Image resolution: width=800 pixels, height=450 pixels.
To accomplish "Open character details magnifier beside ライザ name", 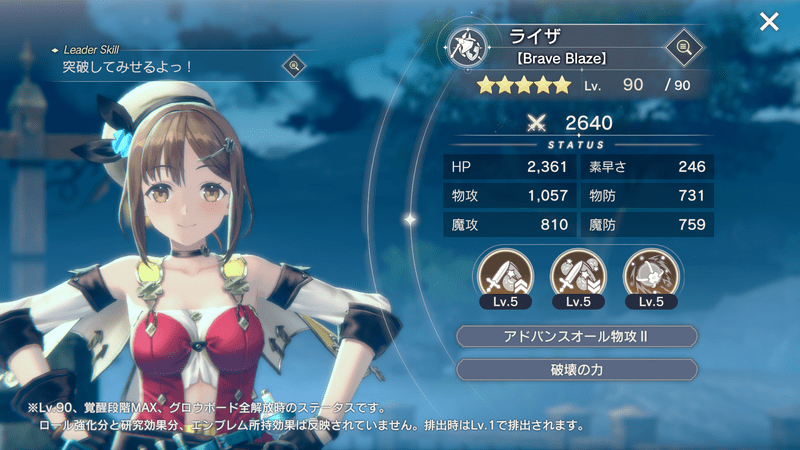I will 683,46.
